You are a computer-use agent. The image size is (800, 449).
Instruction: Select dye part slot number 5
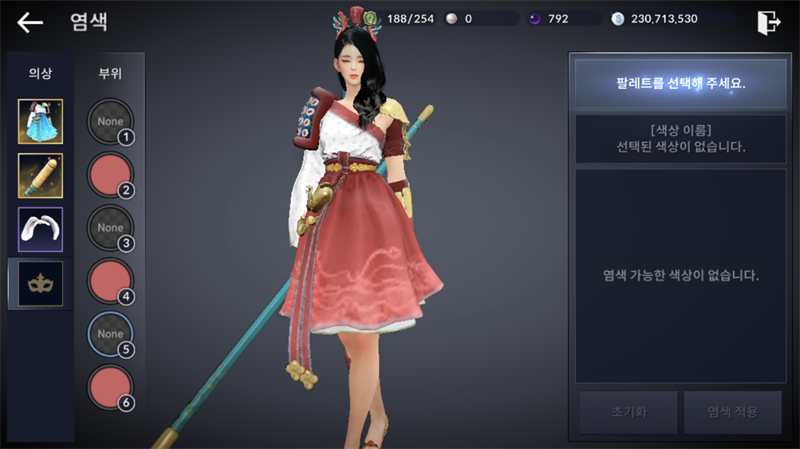coord(110,334)
